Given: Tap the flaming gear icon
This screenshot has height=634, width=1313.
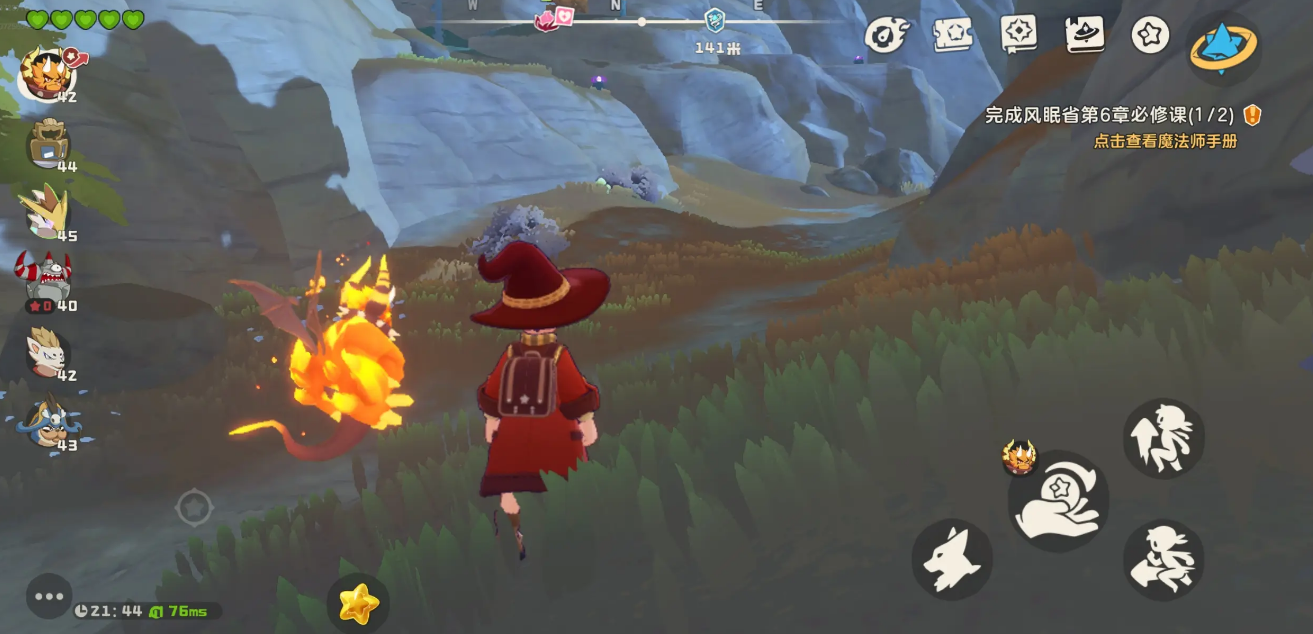Looking at the screenshot, I should point(885,35).
